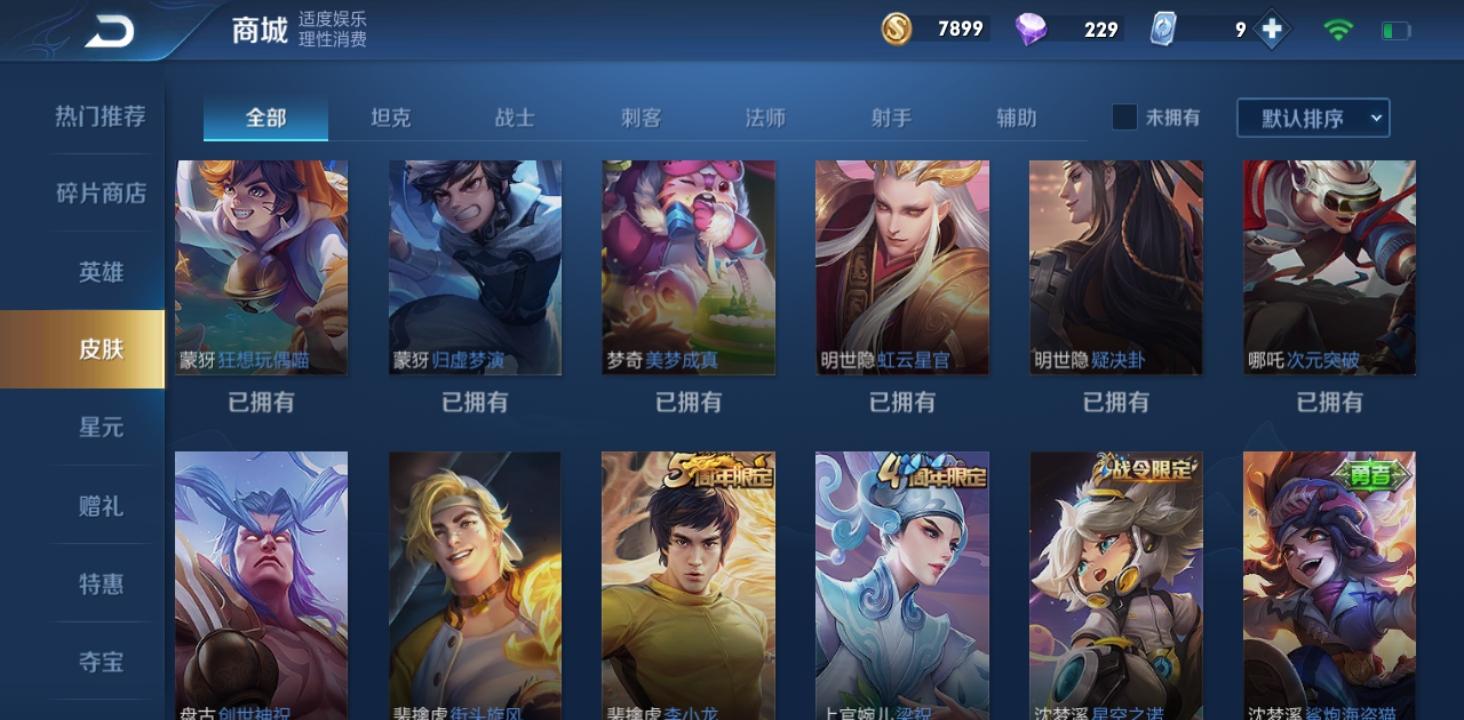Switch to the 英雄 shop category
The image size is (1464, 720).
pyautogui.click(x=100, y=271)
